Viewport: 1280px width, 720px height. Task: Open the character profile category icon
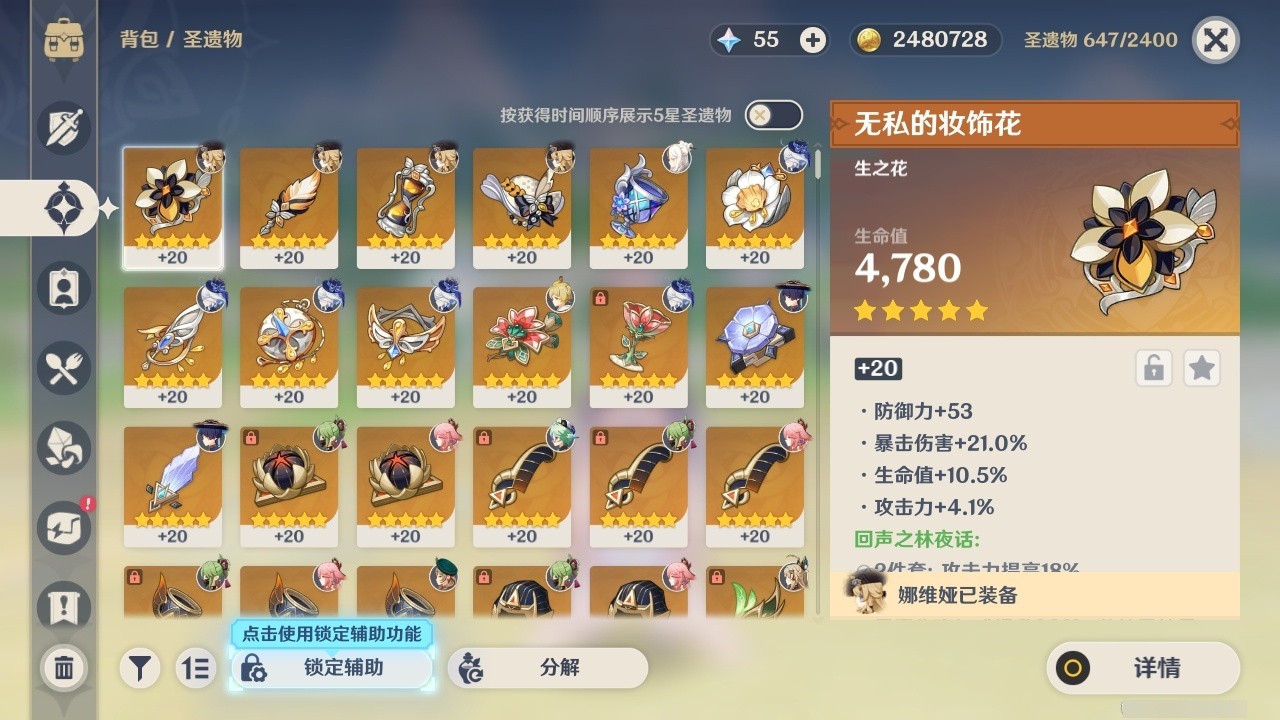point(63,287)
